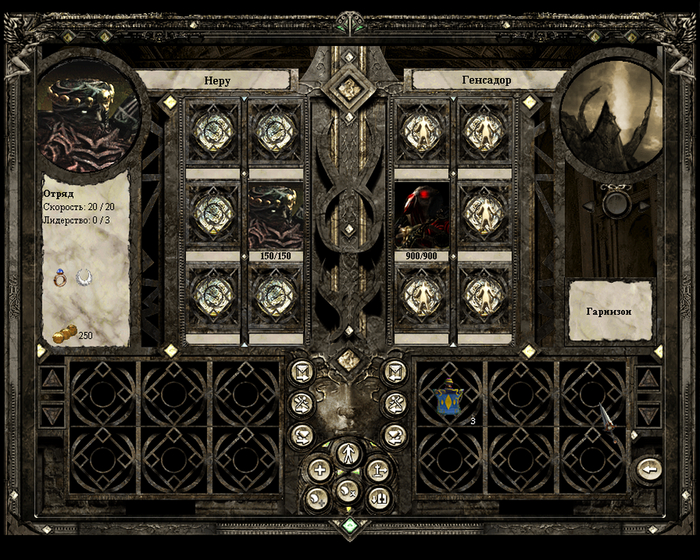
Task: Click the gravestone with arrow round button
Action: [x=378, y=468]
